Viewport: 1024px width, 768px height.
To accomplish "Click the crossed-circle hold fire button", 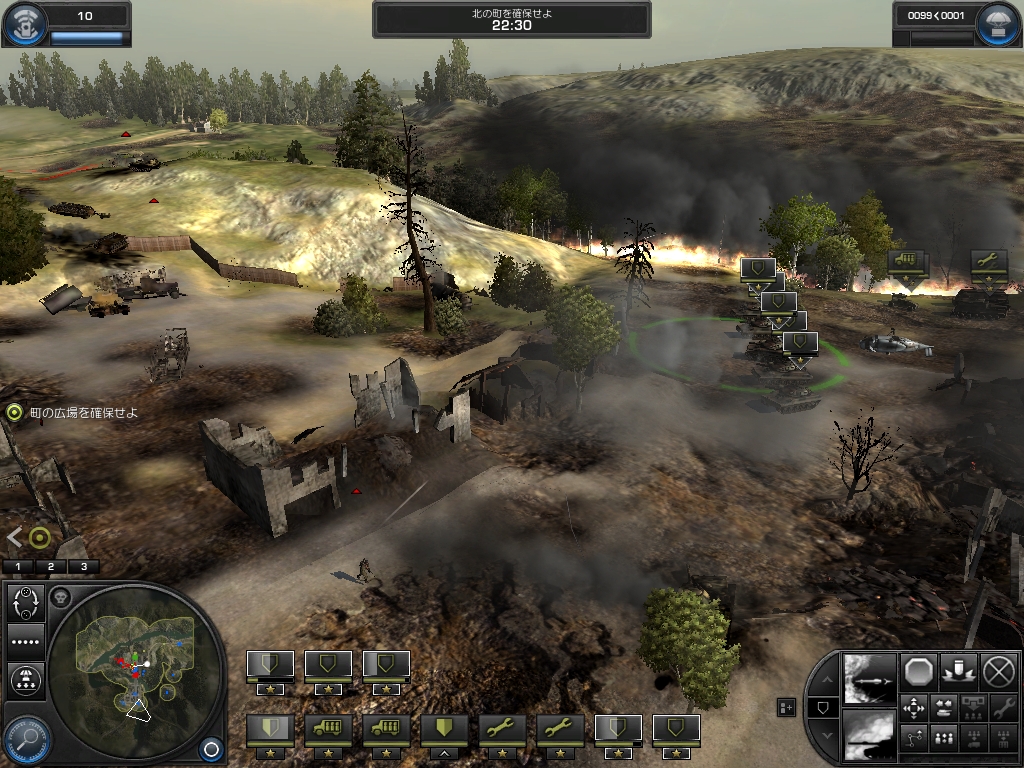I will pos(999,671).
